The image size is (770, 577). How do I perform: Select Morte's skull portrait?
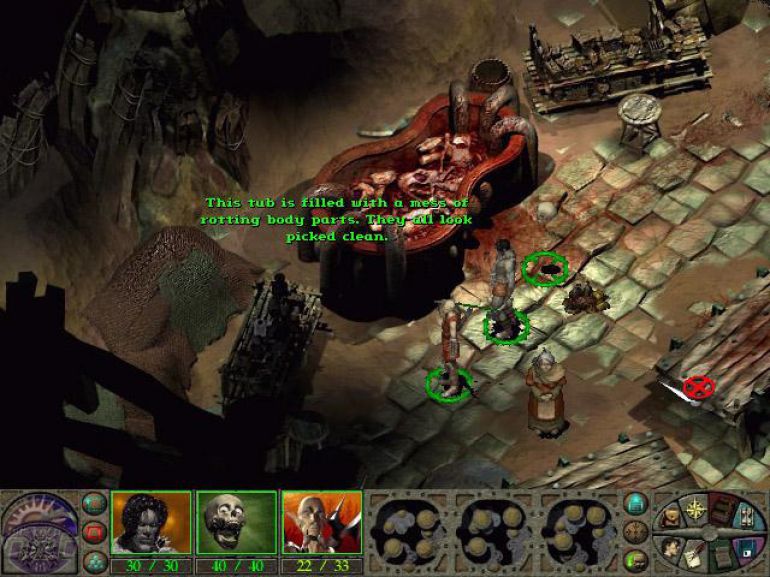pyautogui.click(x=235, y=521)
